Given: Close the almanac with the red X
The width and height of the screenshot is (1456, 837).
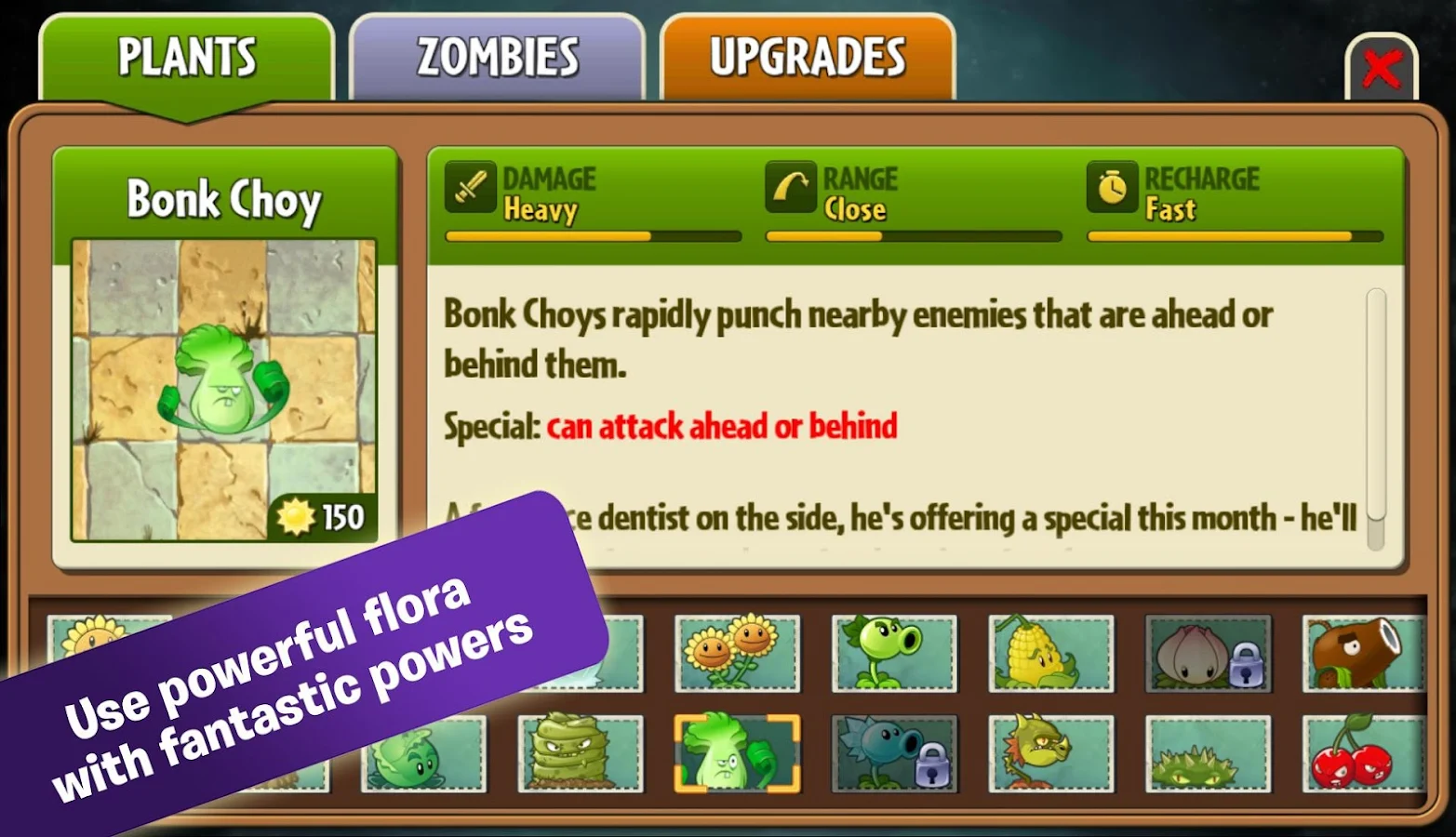Looking at the screenshot, I should 1381,67.
